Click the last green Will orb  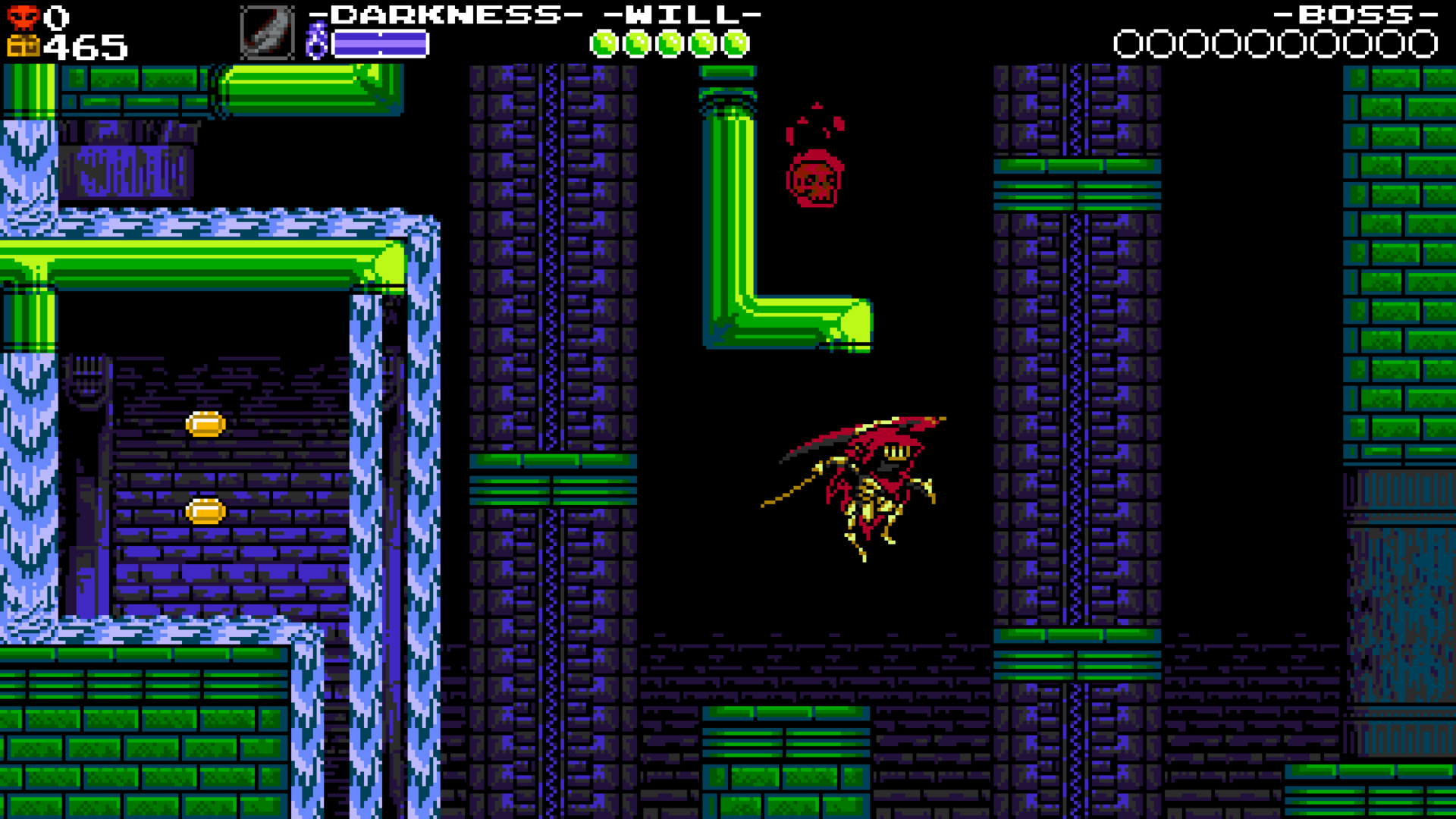pos(733,43)
